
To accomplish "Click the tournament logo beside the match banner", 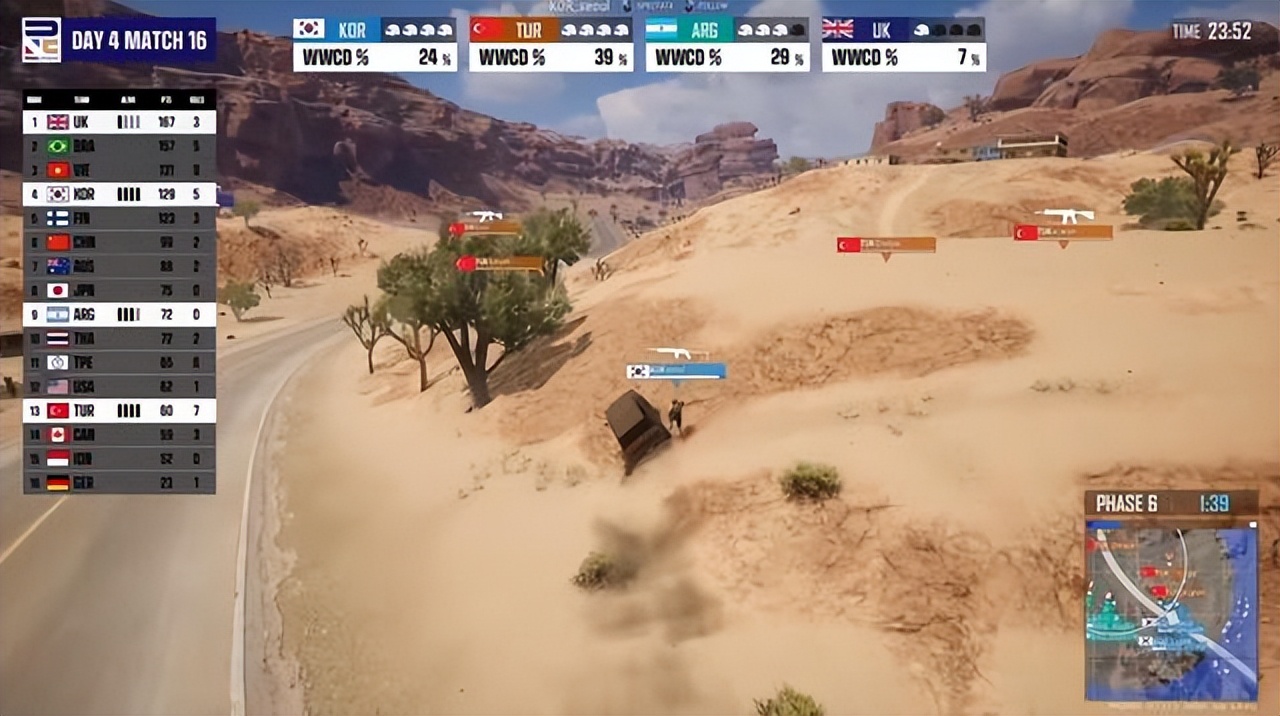I will coord(41,40).
